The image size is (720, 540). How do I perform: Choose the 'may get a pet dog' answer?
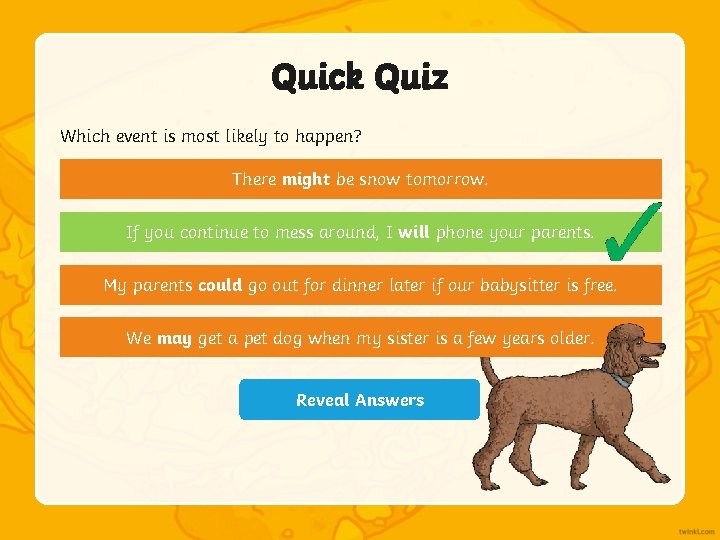(x=360, y=338)
